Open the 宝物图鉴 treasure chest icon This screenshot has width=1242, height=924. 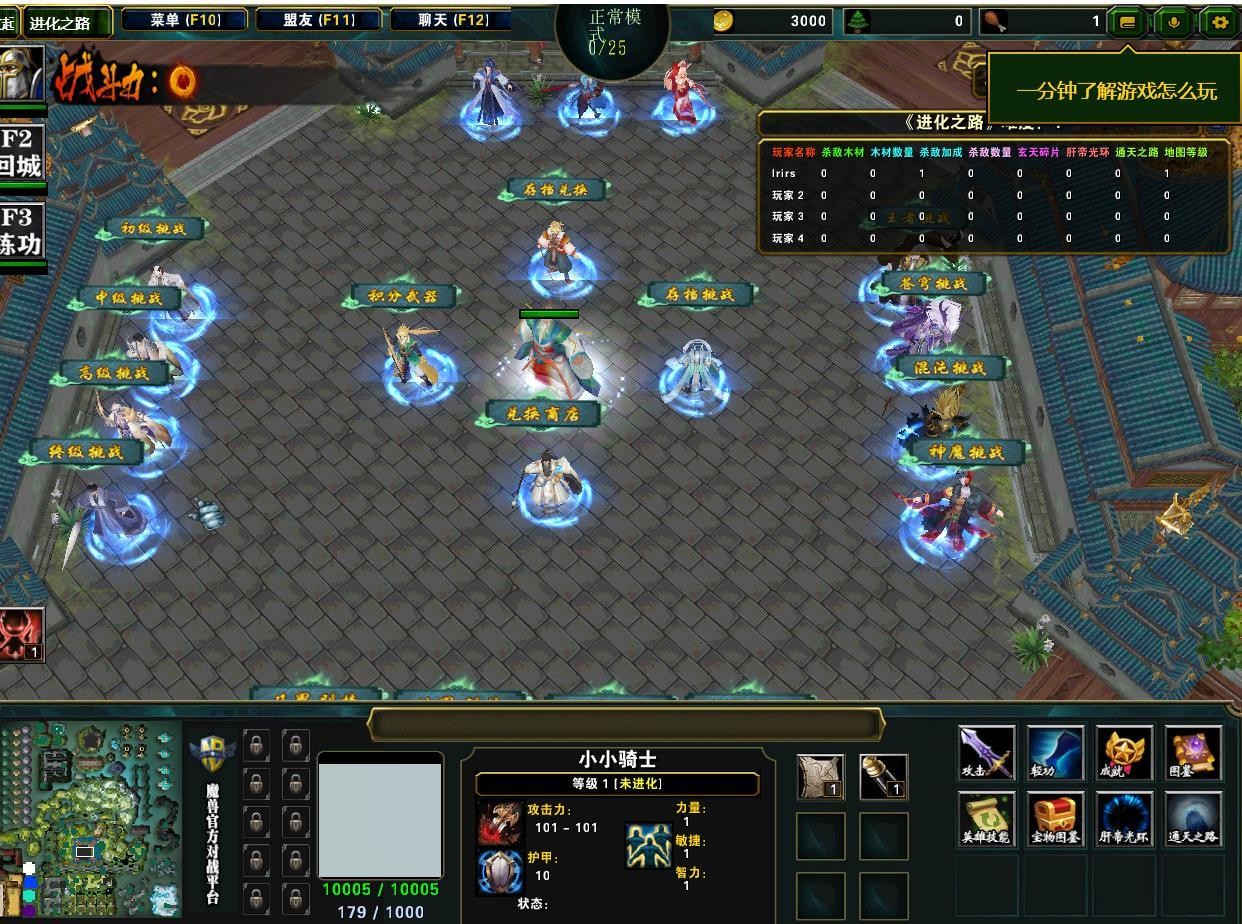point(1055,819)
